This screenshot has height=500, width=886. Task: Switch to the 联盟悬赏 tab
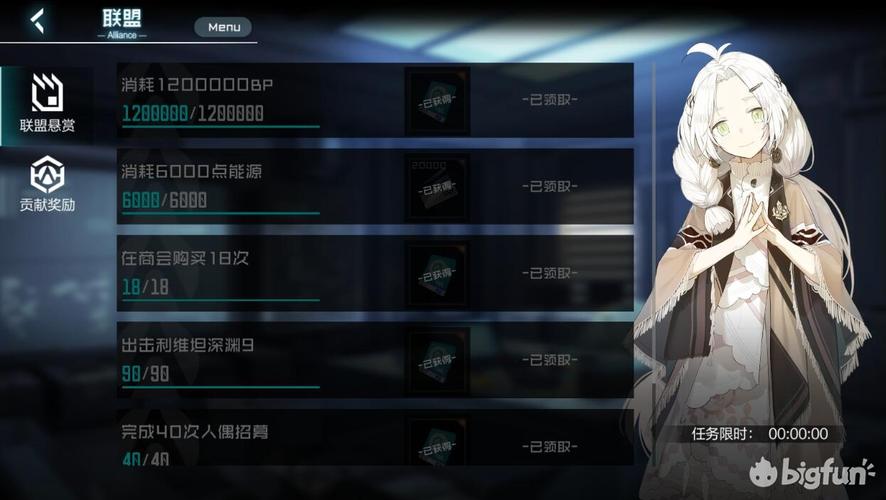[47, 104]
